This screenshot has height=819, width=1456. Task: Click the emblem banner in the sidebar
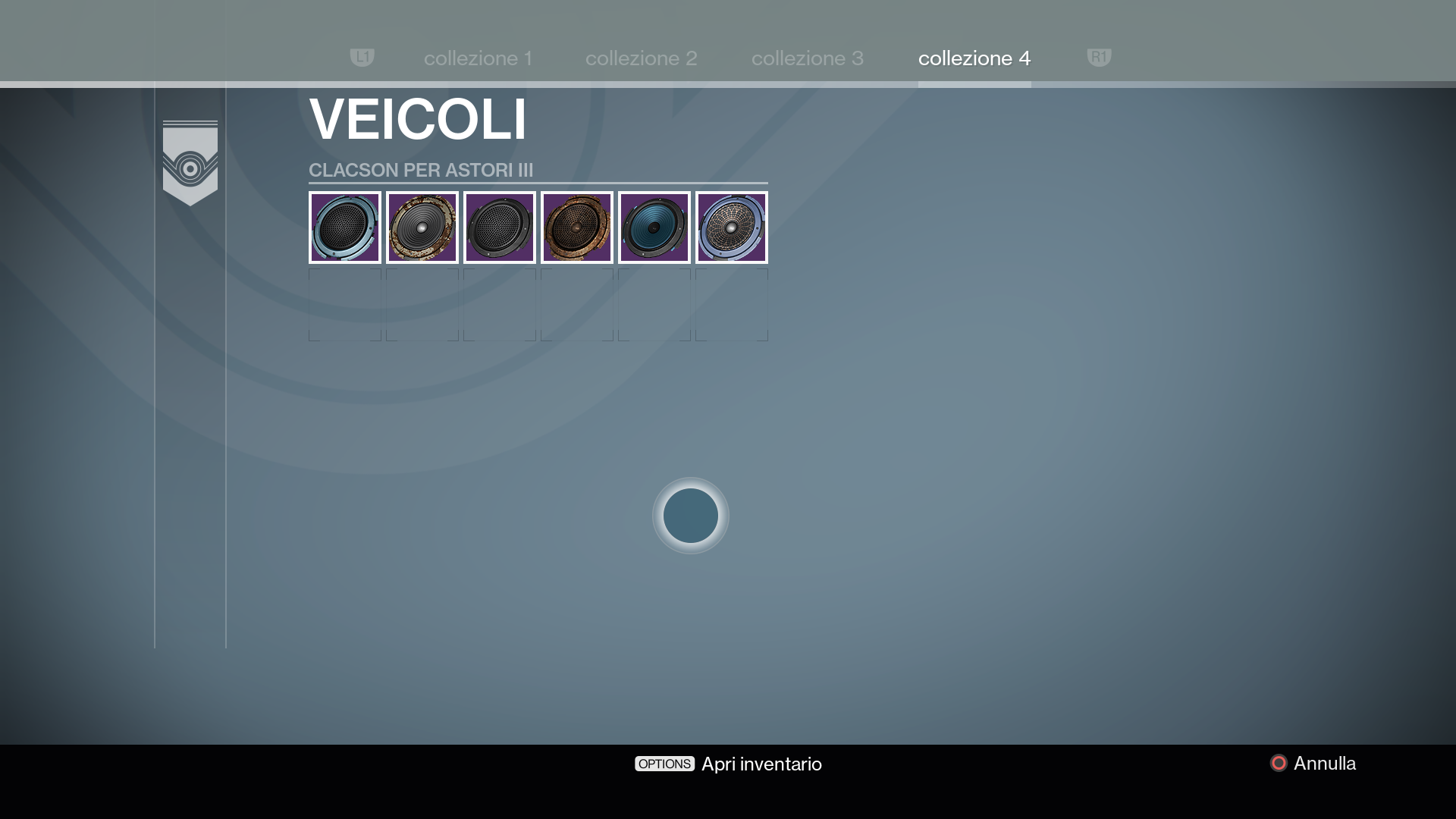coord(190,163)
